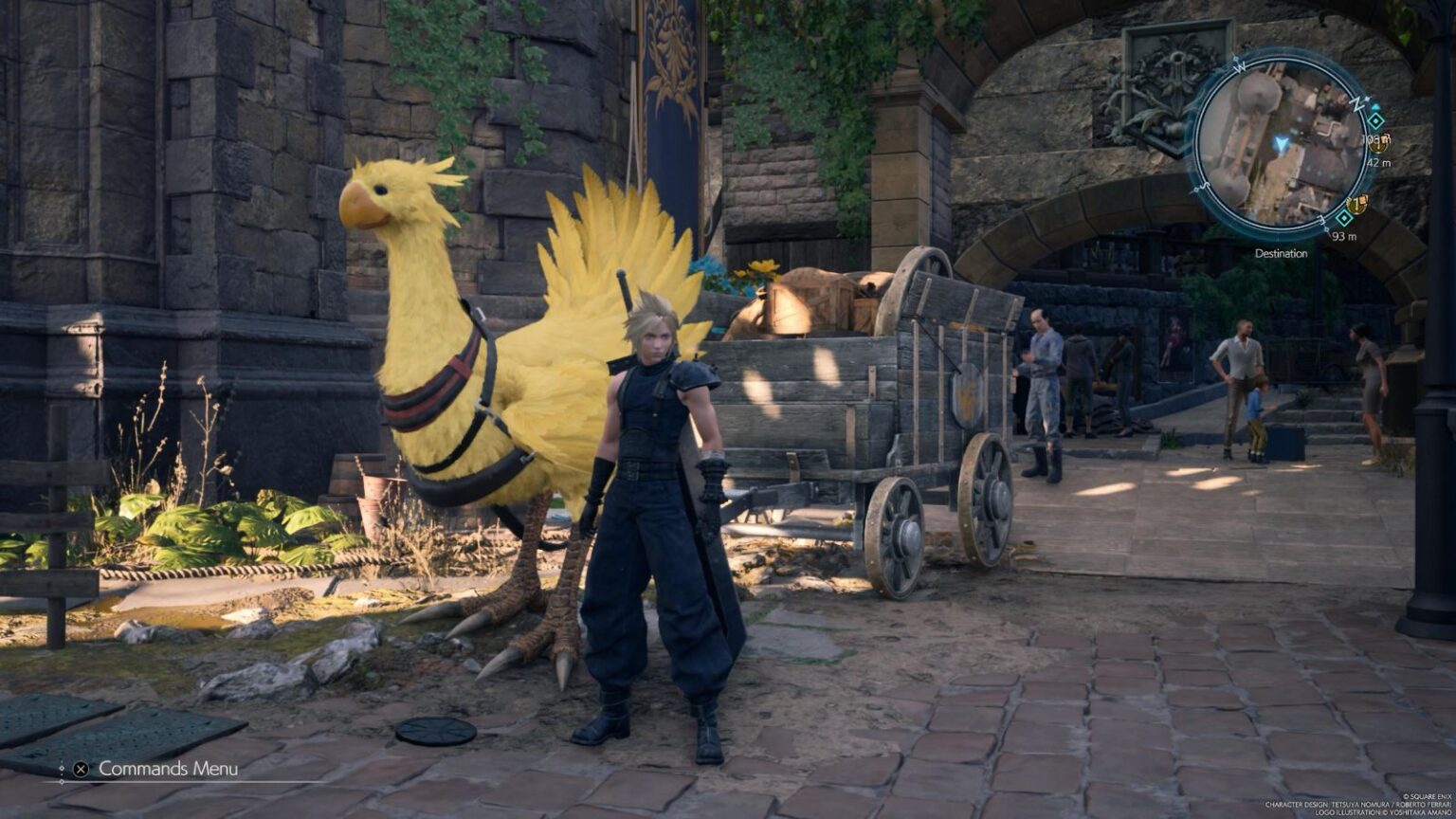The image size is (1456, 819).
Task: Click the "42 m" distance label
Action: (x=1378, y=161)
